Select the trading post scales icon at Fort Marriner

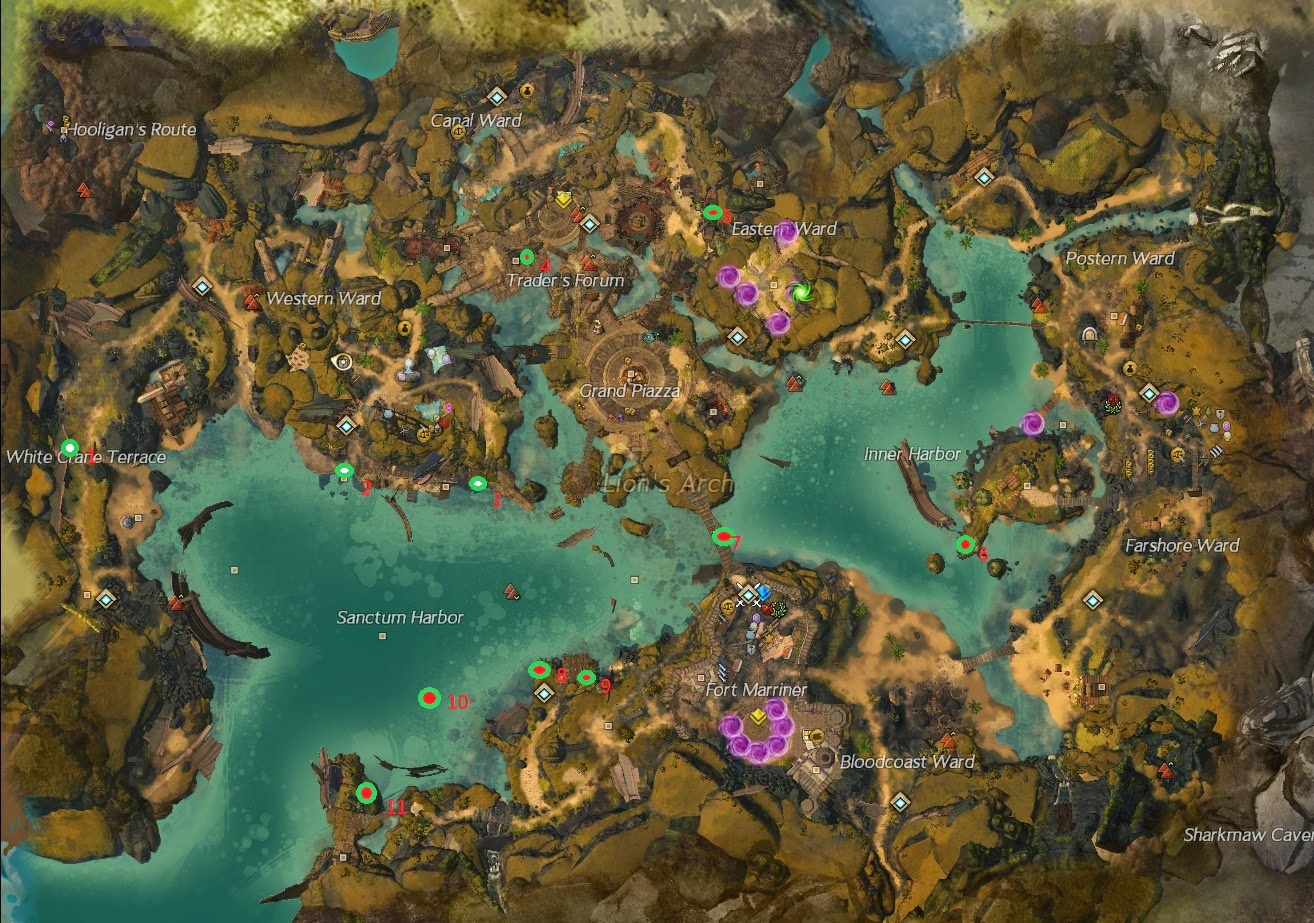point(728,606)
